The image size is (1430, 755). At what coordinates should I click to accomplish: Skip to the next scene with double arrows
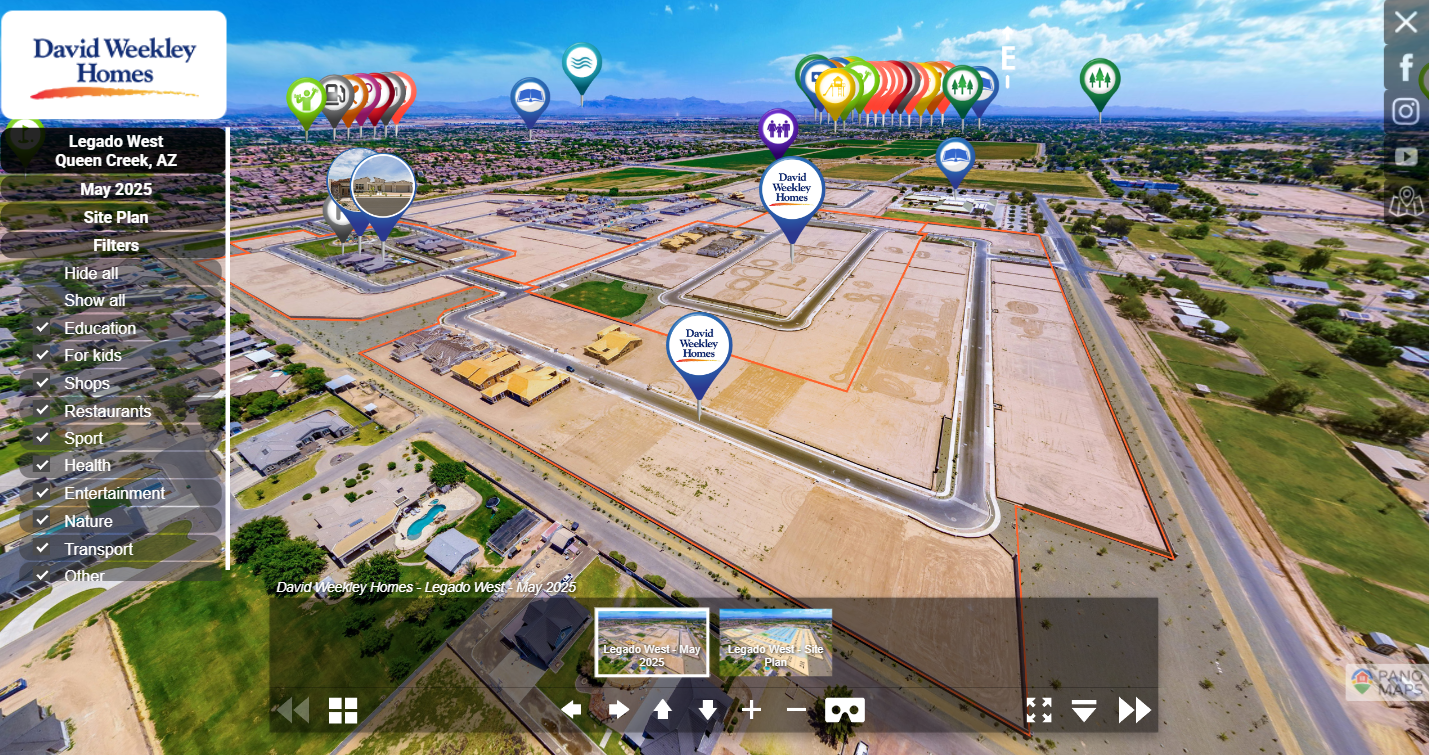[x=1134, y=710]
